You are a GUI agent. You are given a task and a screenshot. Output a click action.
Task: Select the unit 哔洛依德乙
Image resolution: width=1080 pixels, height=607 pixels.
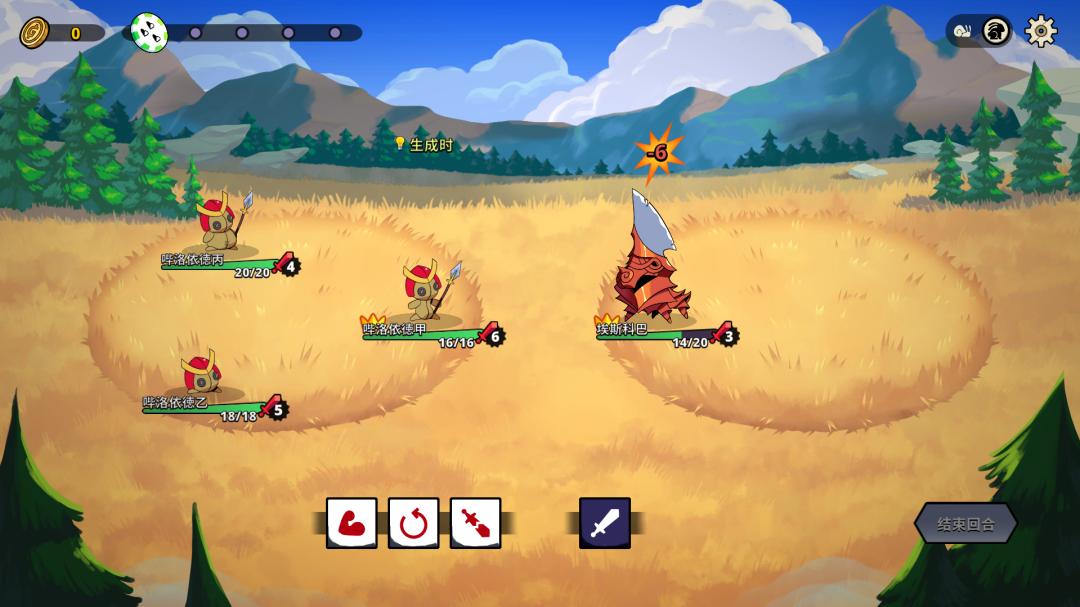[x=201, y=373]
